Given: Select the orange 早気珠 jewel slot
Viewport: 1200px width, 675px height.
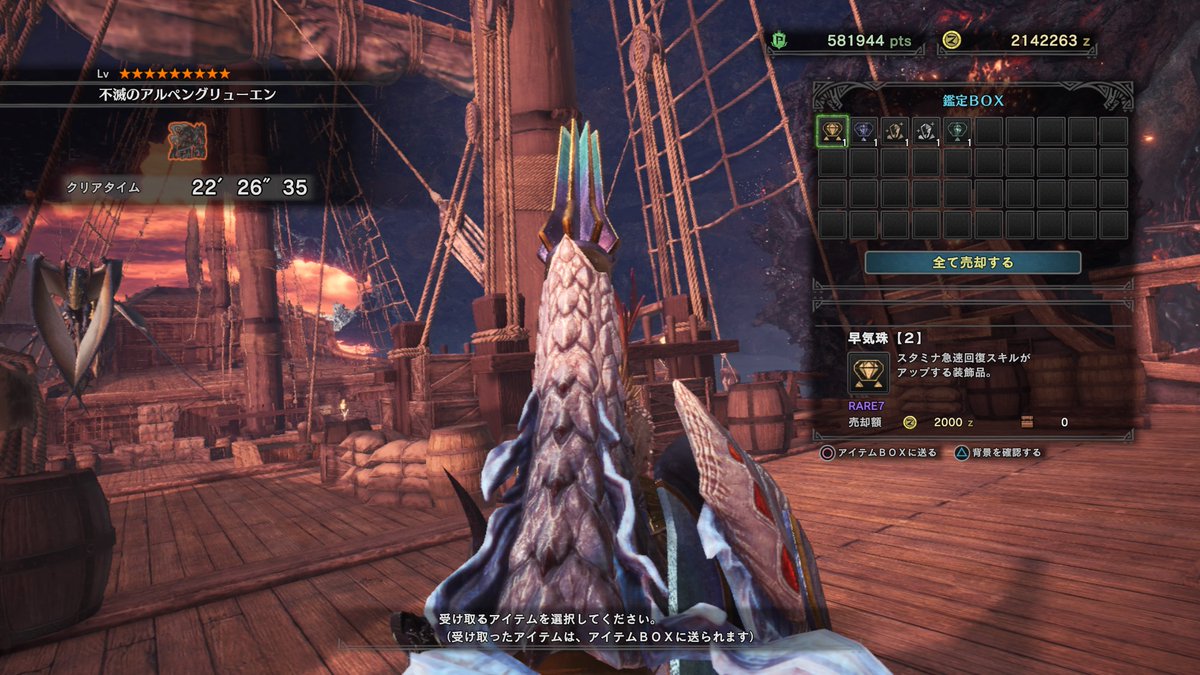Looking at the screenshot, I should pos(833,131).
